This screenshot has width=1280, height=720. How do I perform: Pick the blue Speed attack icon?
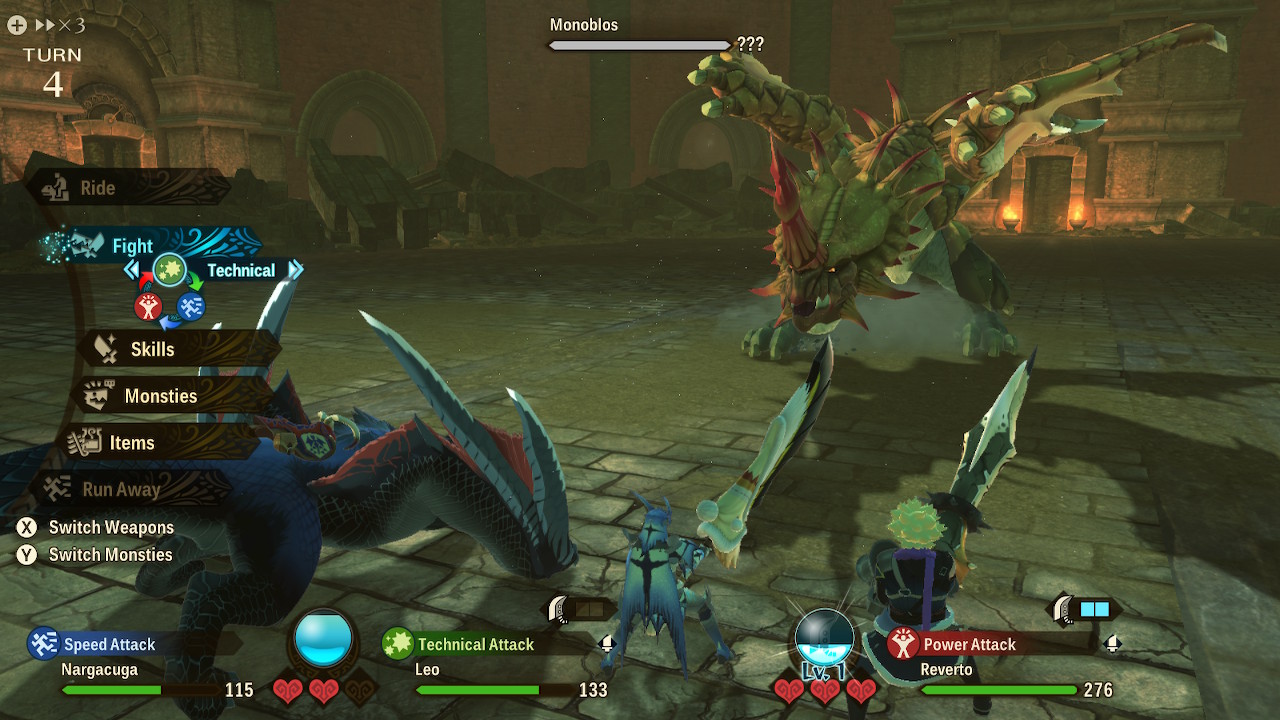(x=191, y=307)
